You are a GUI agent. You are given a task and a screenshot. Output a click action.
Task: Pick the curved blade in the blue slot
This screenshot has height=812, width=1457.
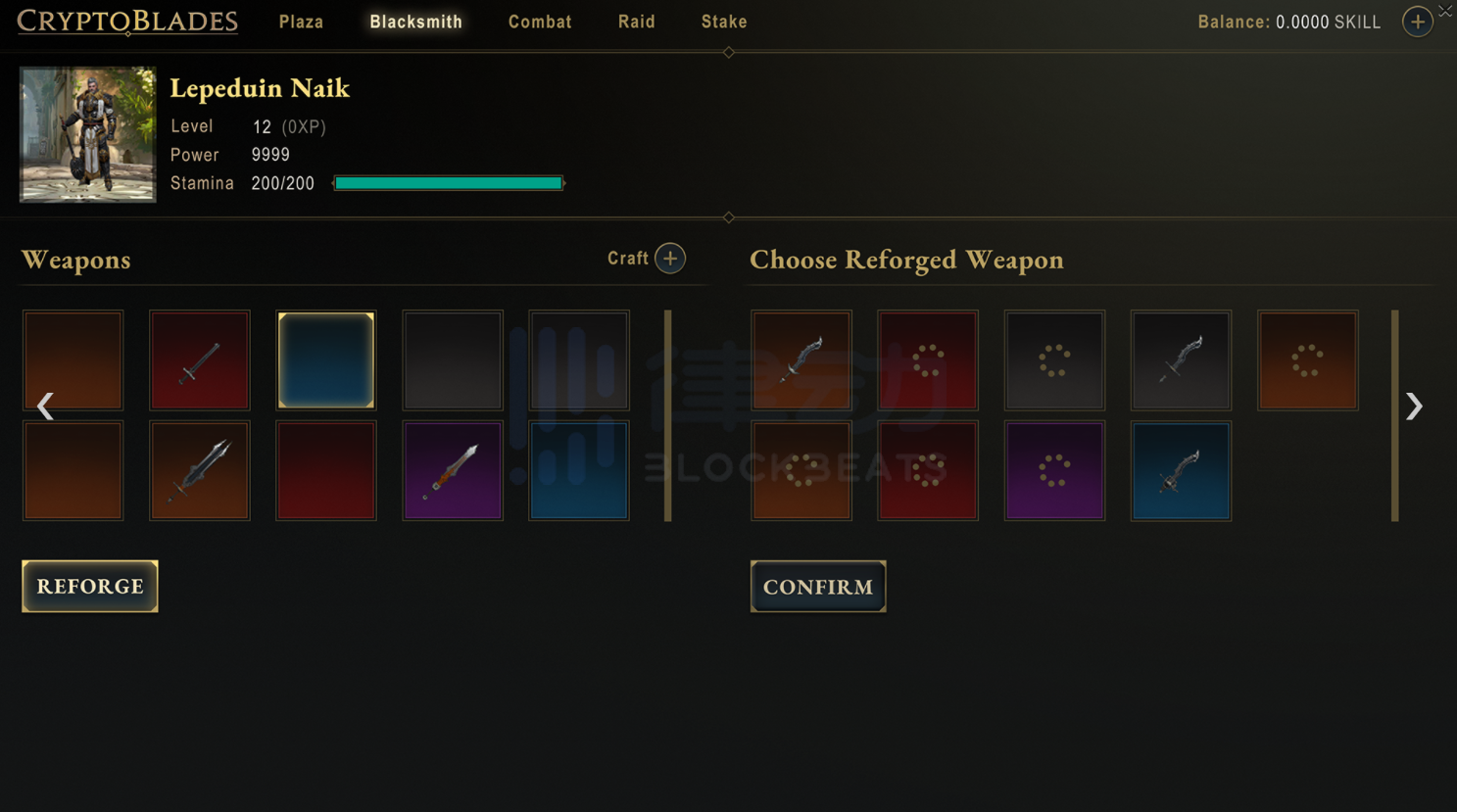tap(1181, 470)
